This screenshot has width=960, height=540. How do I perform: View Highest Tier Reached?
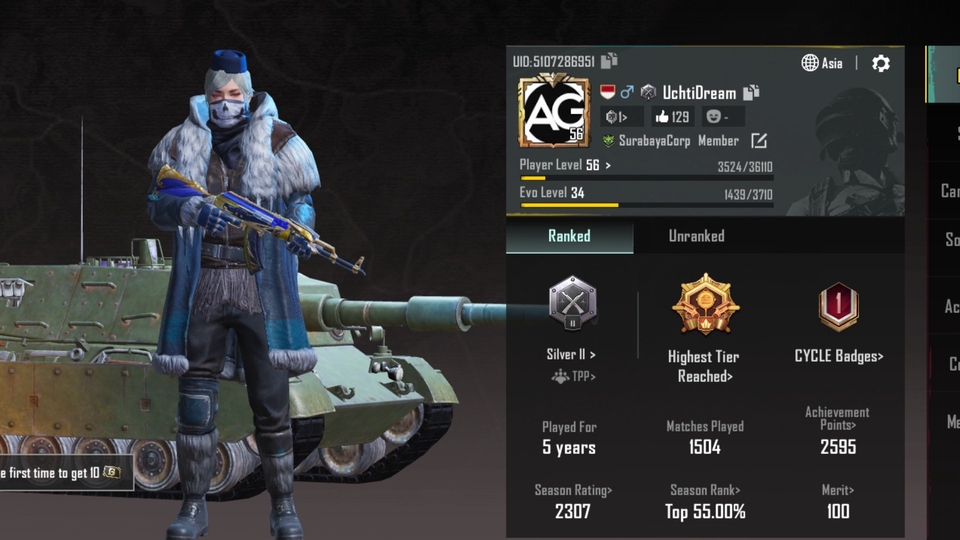(x=704, y=366)
